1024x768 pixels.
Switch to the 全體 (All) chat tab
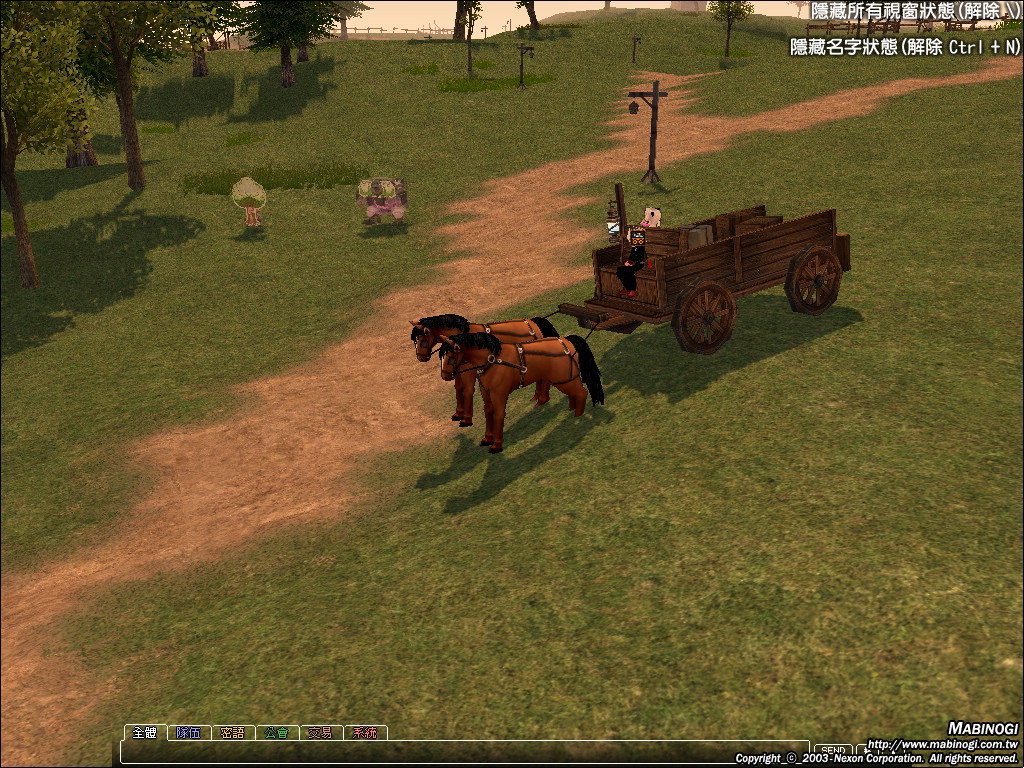coord(145,732)
